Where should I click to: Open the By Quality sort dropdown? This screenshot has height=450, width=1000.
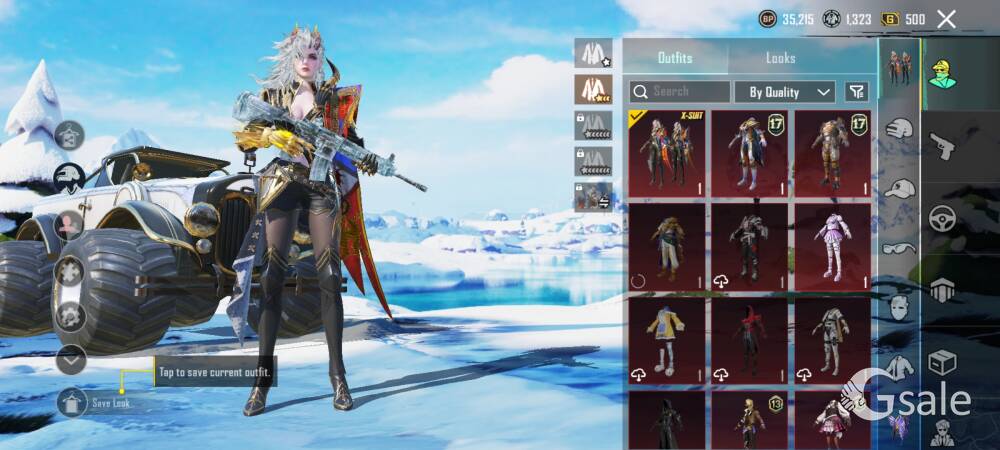[785, 92]
